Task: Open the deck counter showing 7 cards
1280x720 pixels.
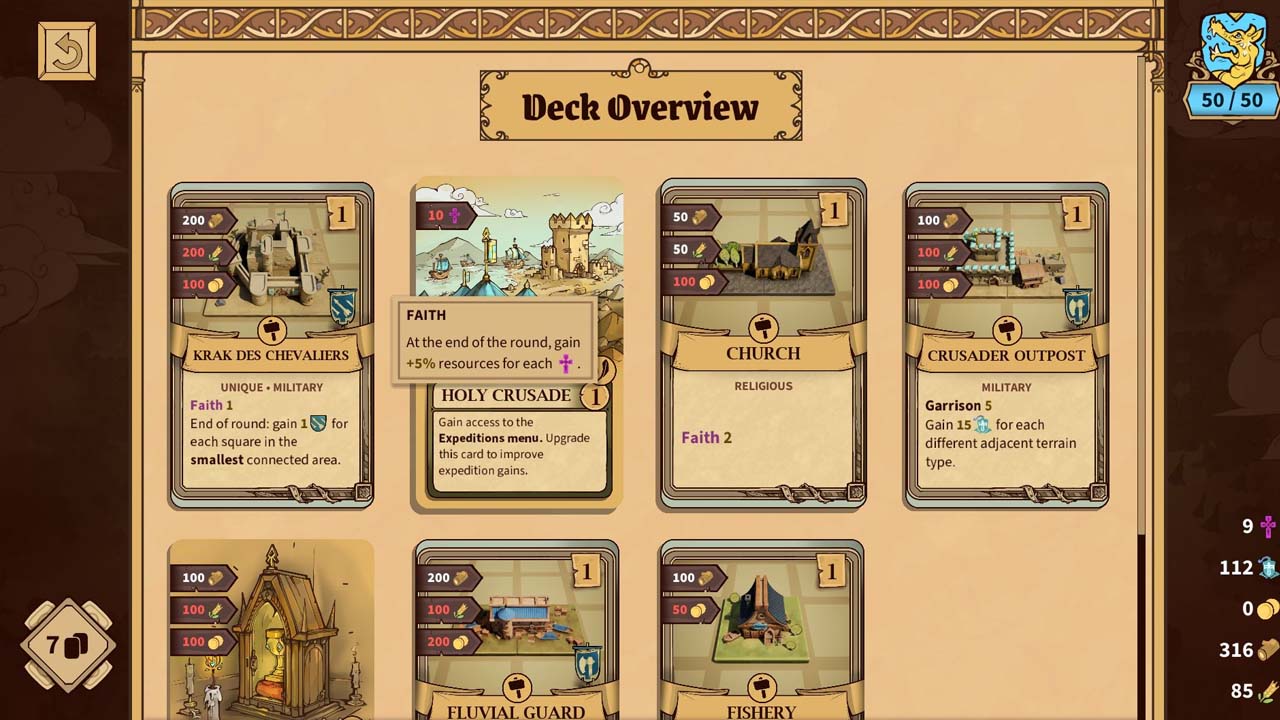Action: coord(68,645)
